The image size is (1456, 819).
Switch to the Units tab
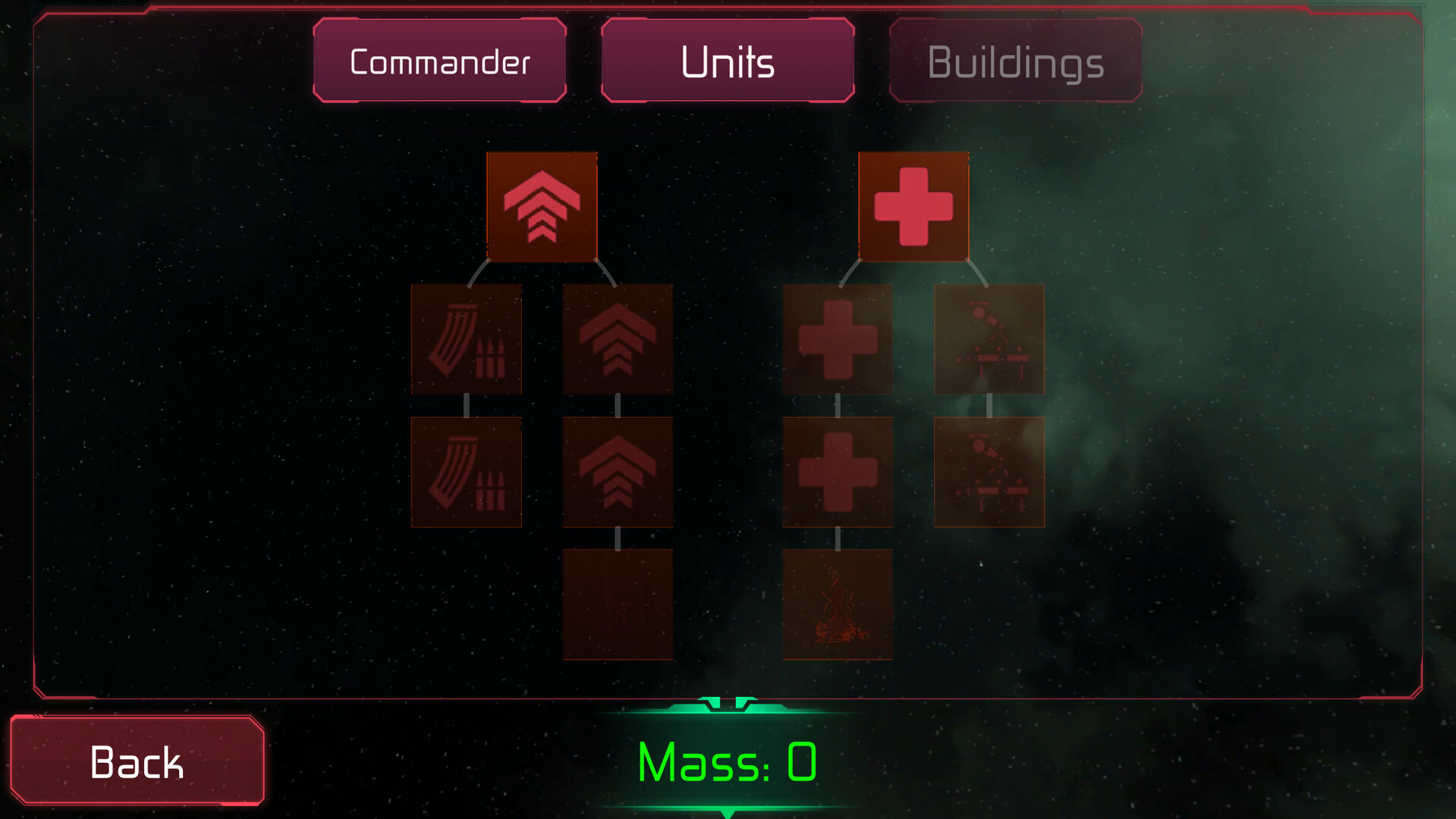click(727, 61)
